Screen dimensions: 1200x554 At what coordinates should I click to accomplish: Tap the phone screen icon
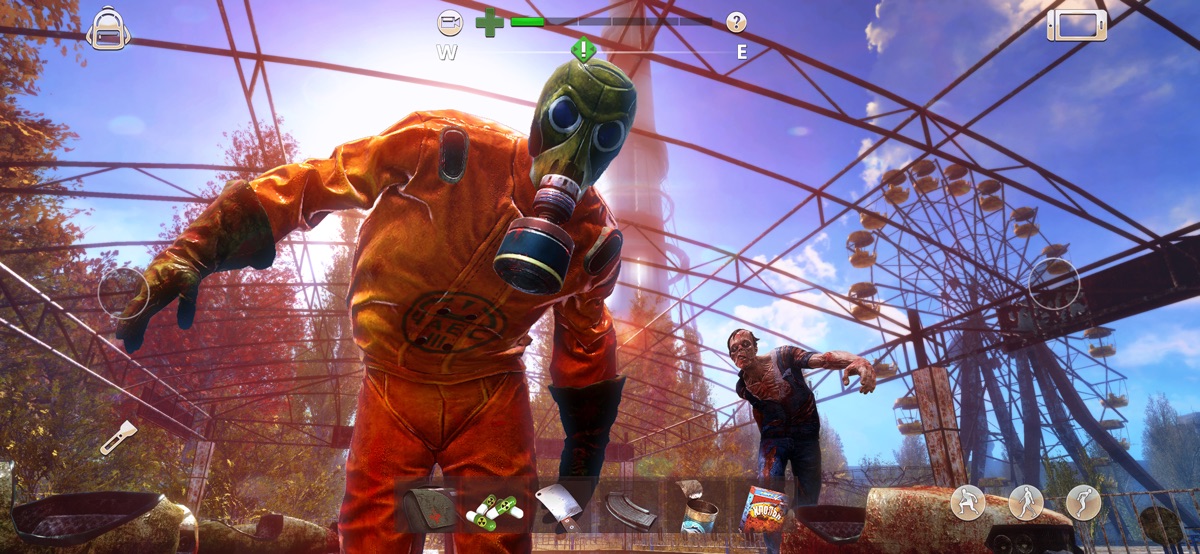coord(1077,25)
